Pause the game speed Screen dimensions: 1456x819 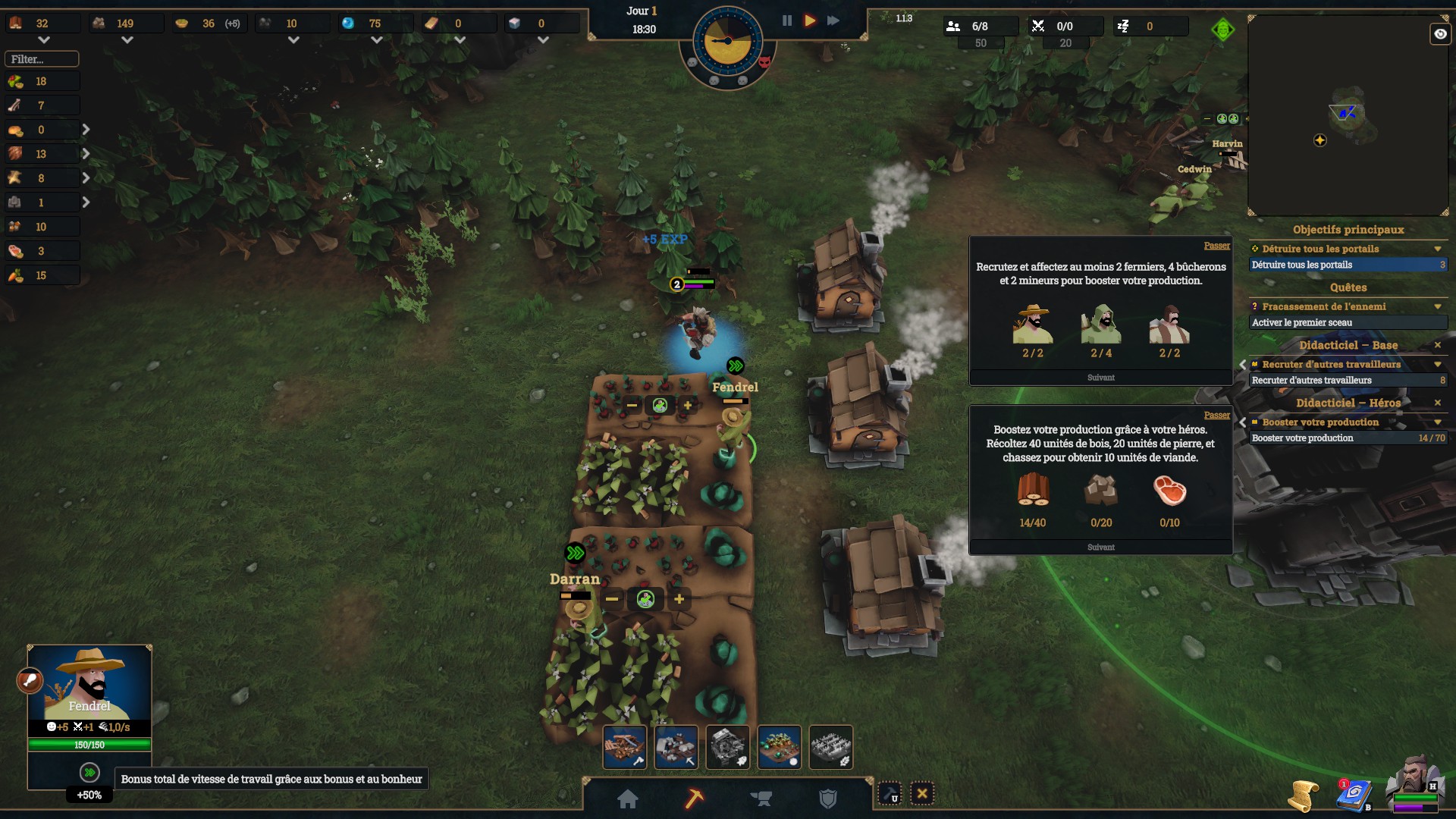tap(787, 20)
